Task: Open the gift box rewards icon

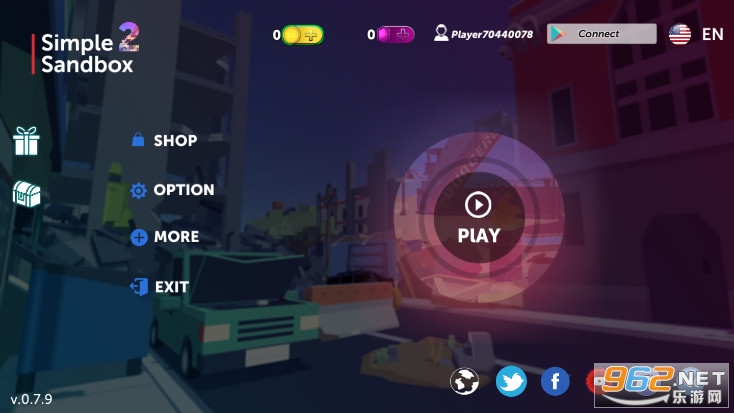Action: [26, 141]
